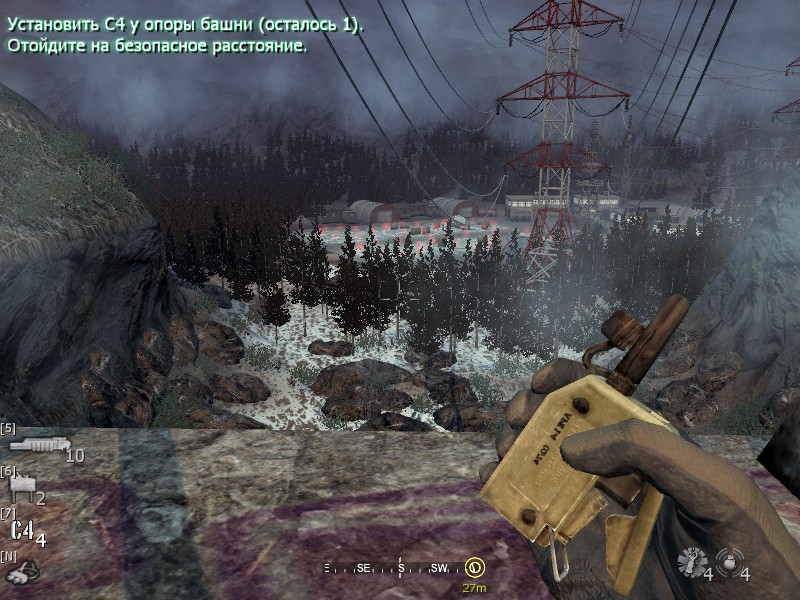The image size is (800, 600).
Task: Click the yellow objective marker on compass
Action: [x=474, y=568]
